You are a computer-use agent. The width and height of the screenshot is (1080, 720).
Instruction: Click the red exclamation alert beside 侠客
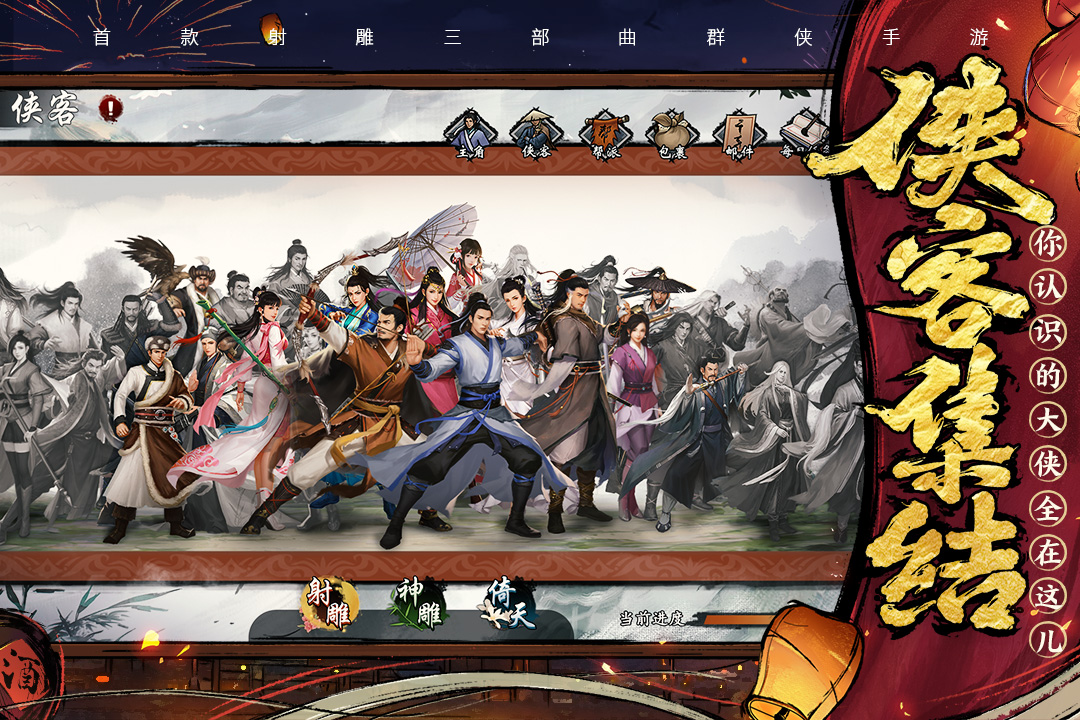pyautogui.click(x=110, y=107)
